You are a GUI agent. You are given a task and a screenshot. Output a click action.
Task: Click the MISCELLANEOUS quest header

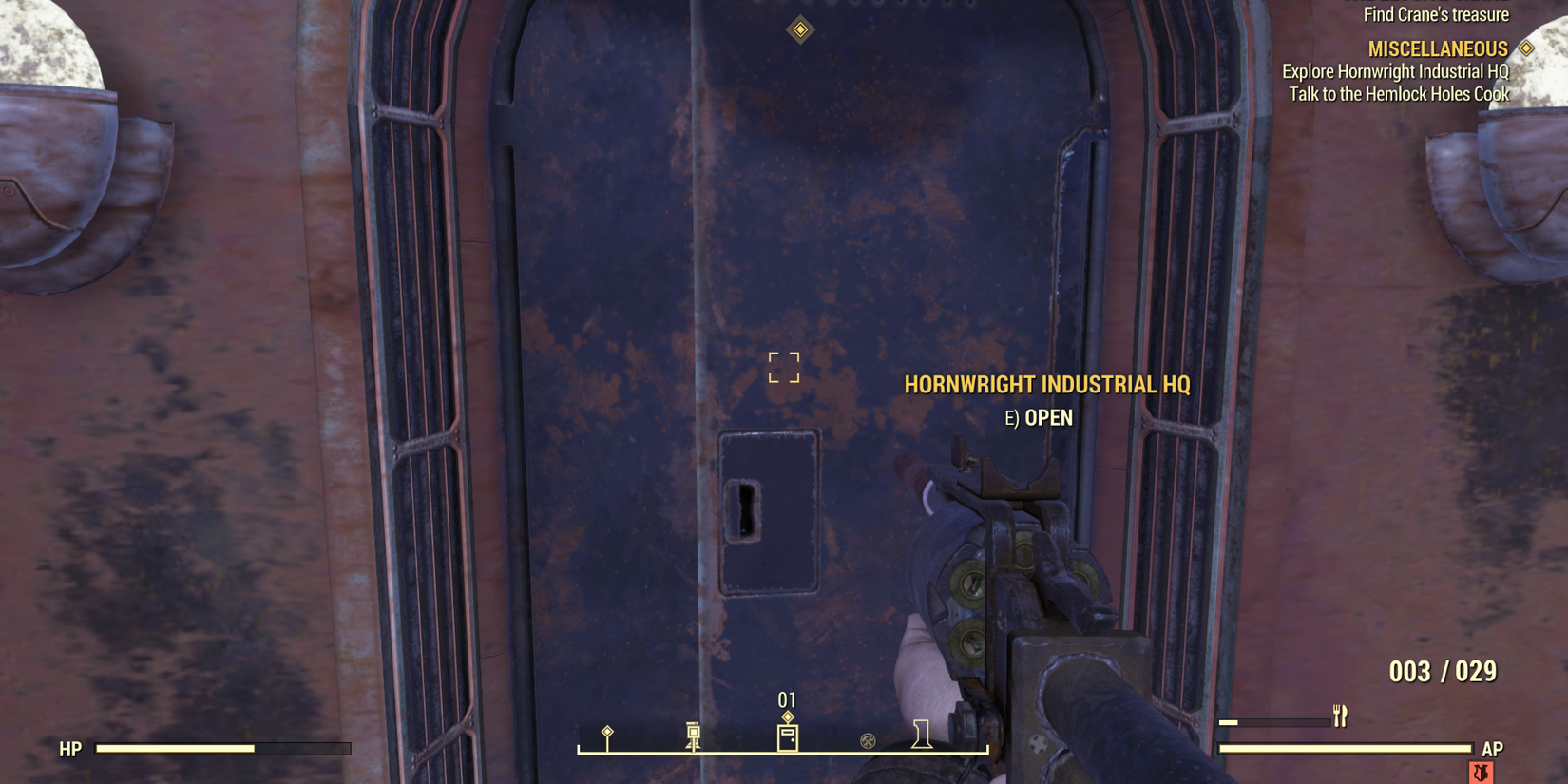point(1437,48)
